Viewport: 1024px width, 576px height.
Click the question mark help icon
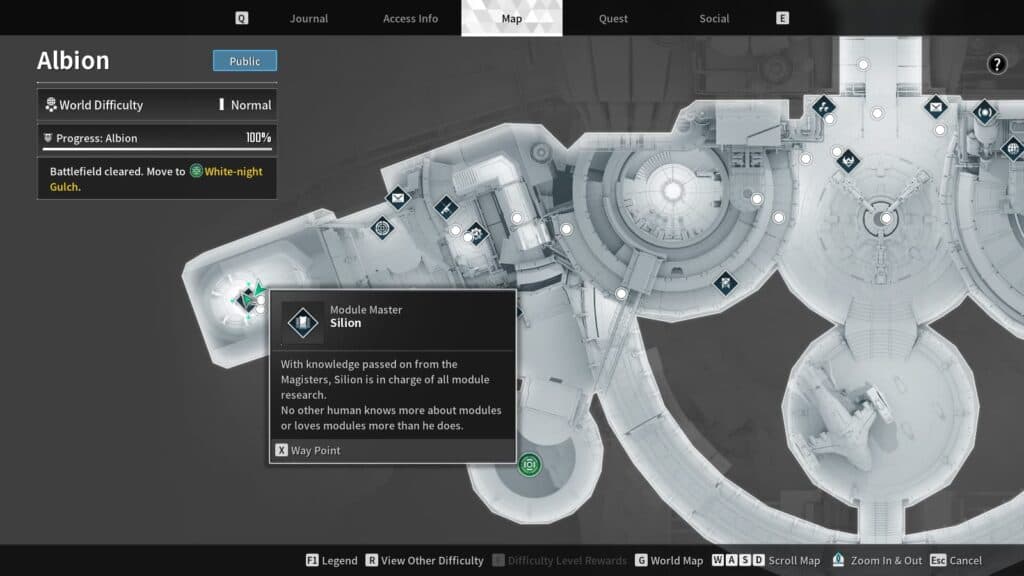997,65
